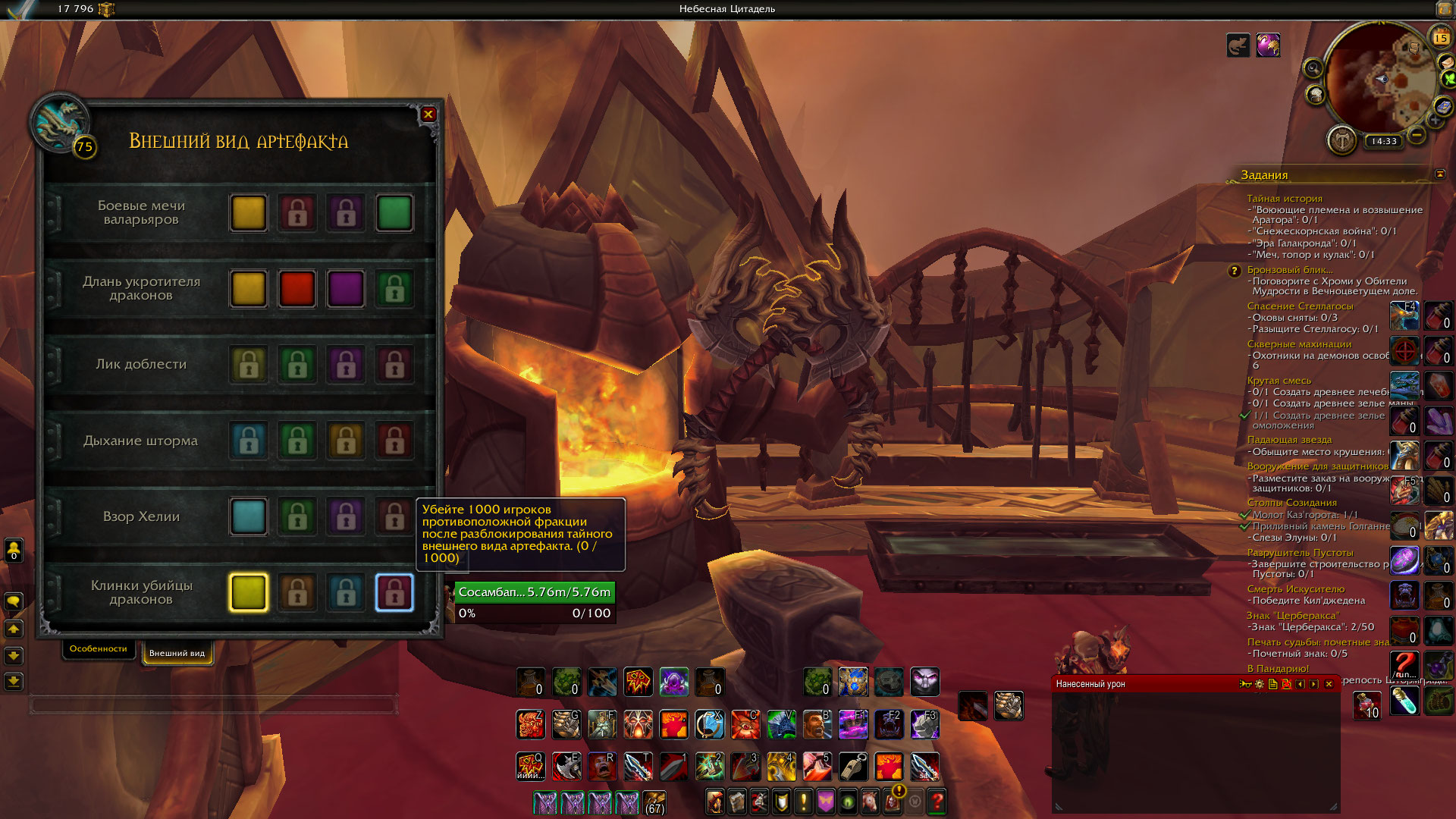The image size is (1456, 819).
Task: Close the Нанесенный урон damage meter
Action: (x=1329, y=684)
